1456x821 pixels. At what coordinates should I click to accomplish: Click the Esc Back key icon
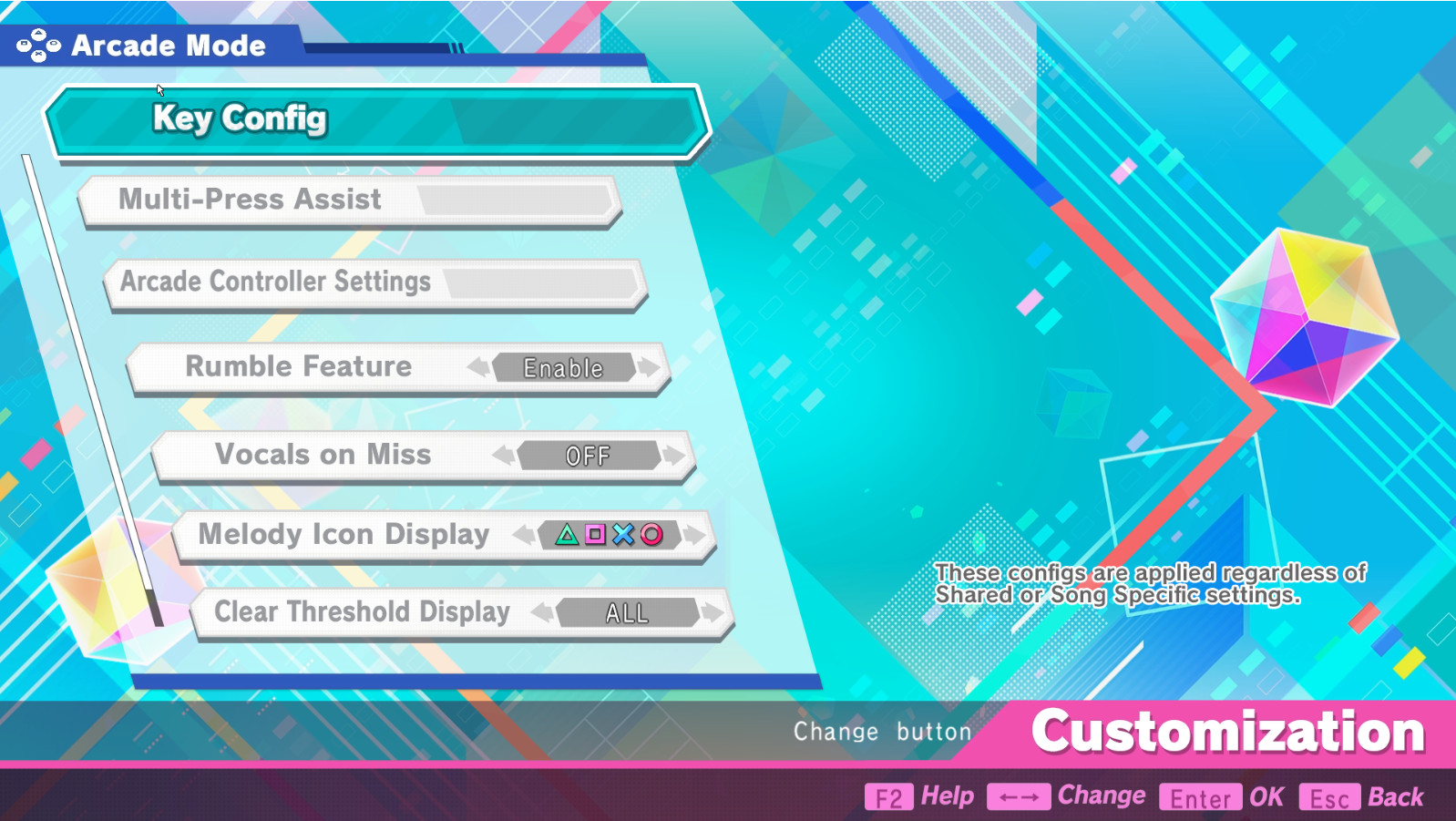click(1330, 798)
